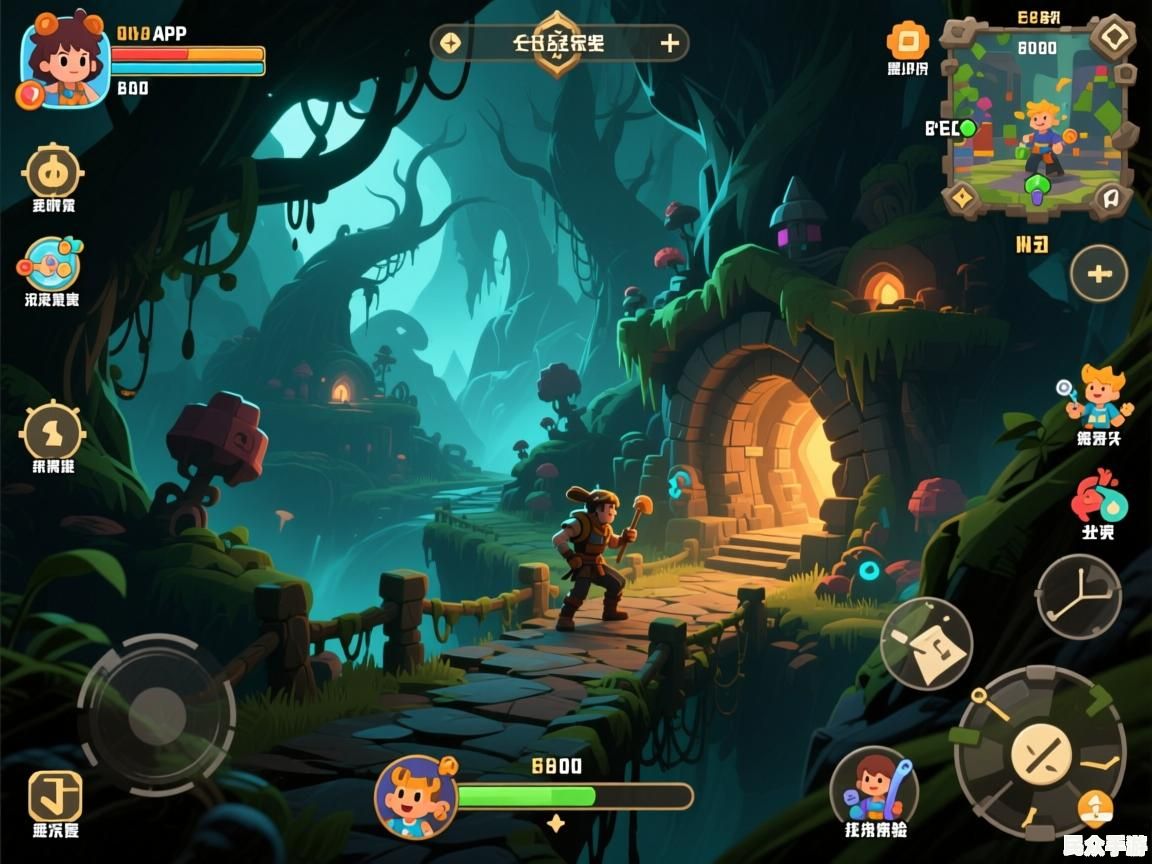Screen dimensions: 1152x864
Task: Click the companion portrait by the green bar
Action: (416, 796)
